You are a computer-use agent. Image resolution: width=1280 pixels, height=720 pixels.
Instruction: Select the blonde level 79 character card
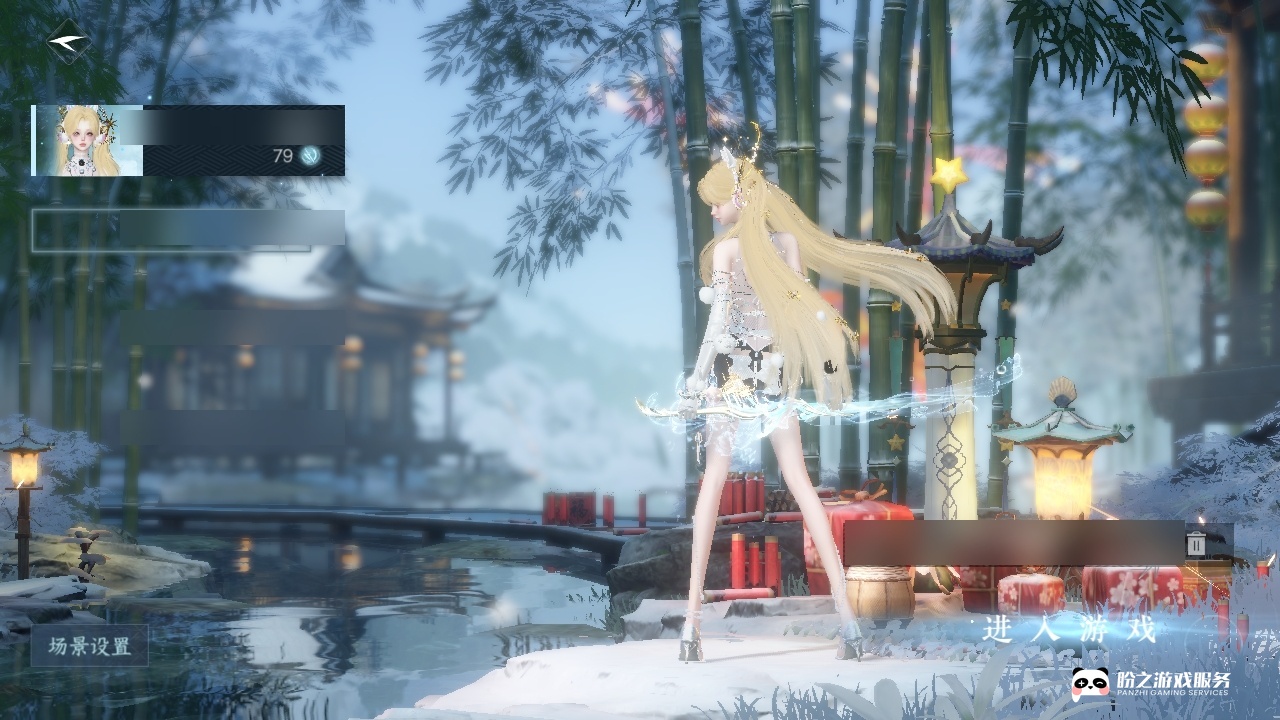click(188, 141)
